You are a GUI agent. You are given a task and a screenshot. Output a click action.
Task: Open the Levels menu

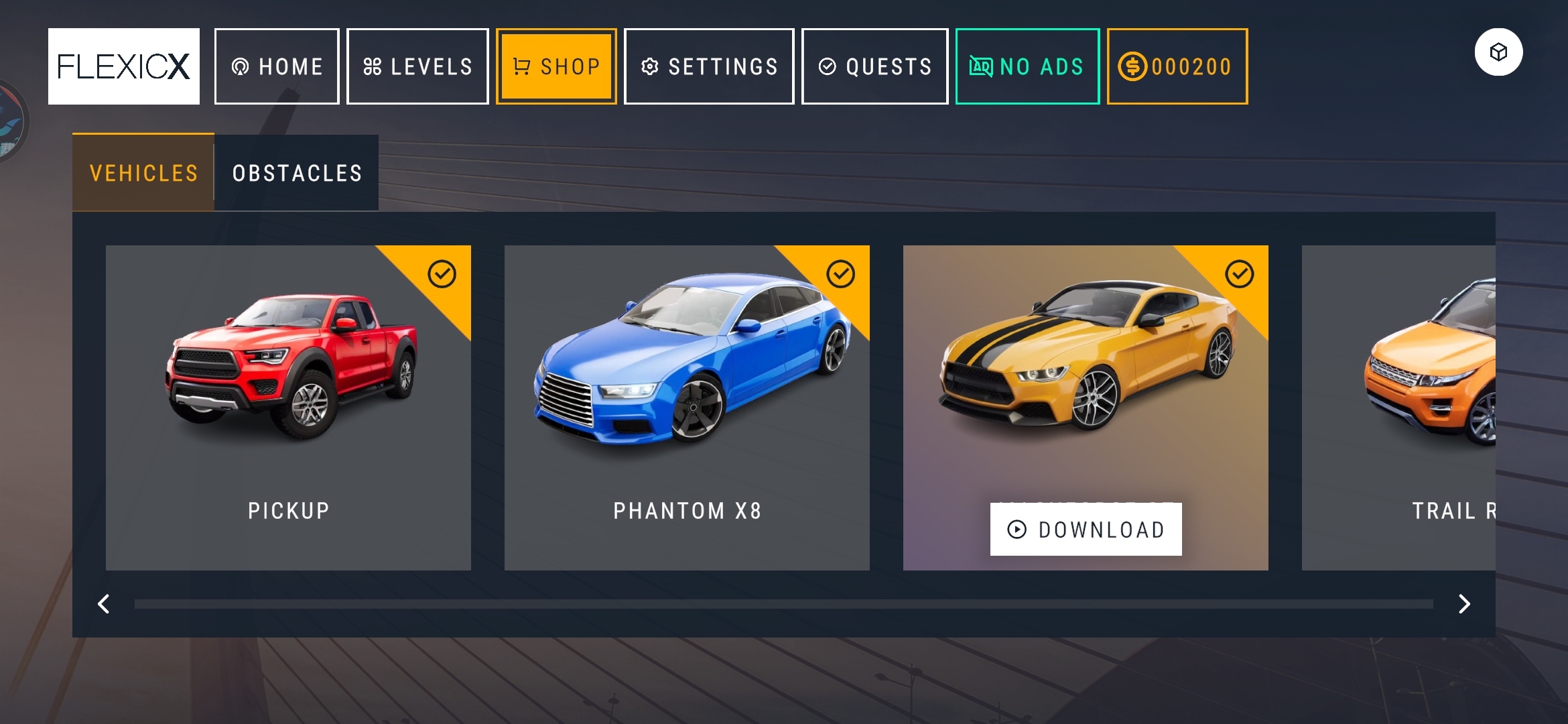pos(417,66)
